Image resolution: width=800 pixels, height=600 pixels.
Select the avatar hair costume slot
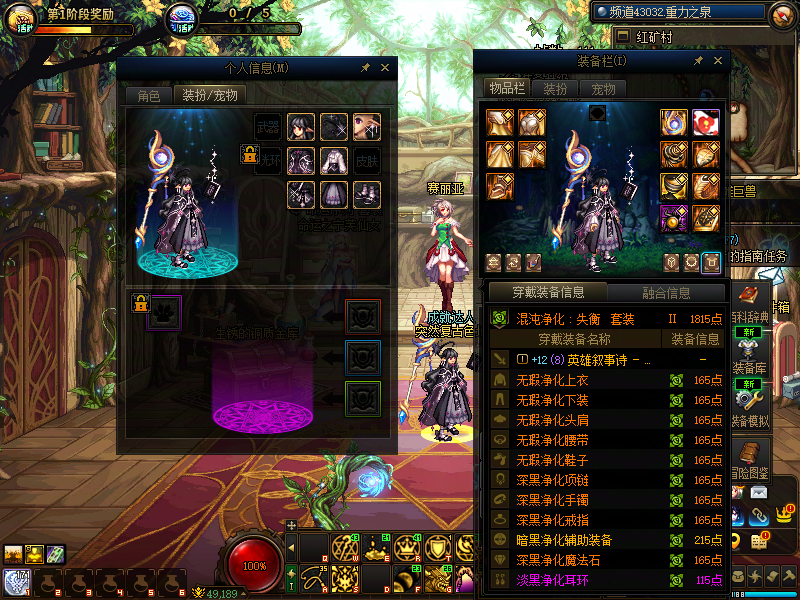(301, 127)
